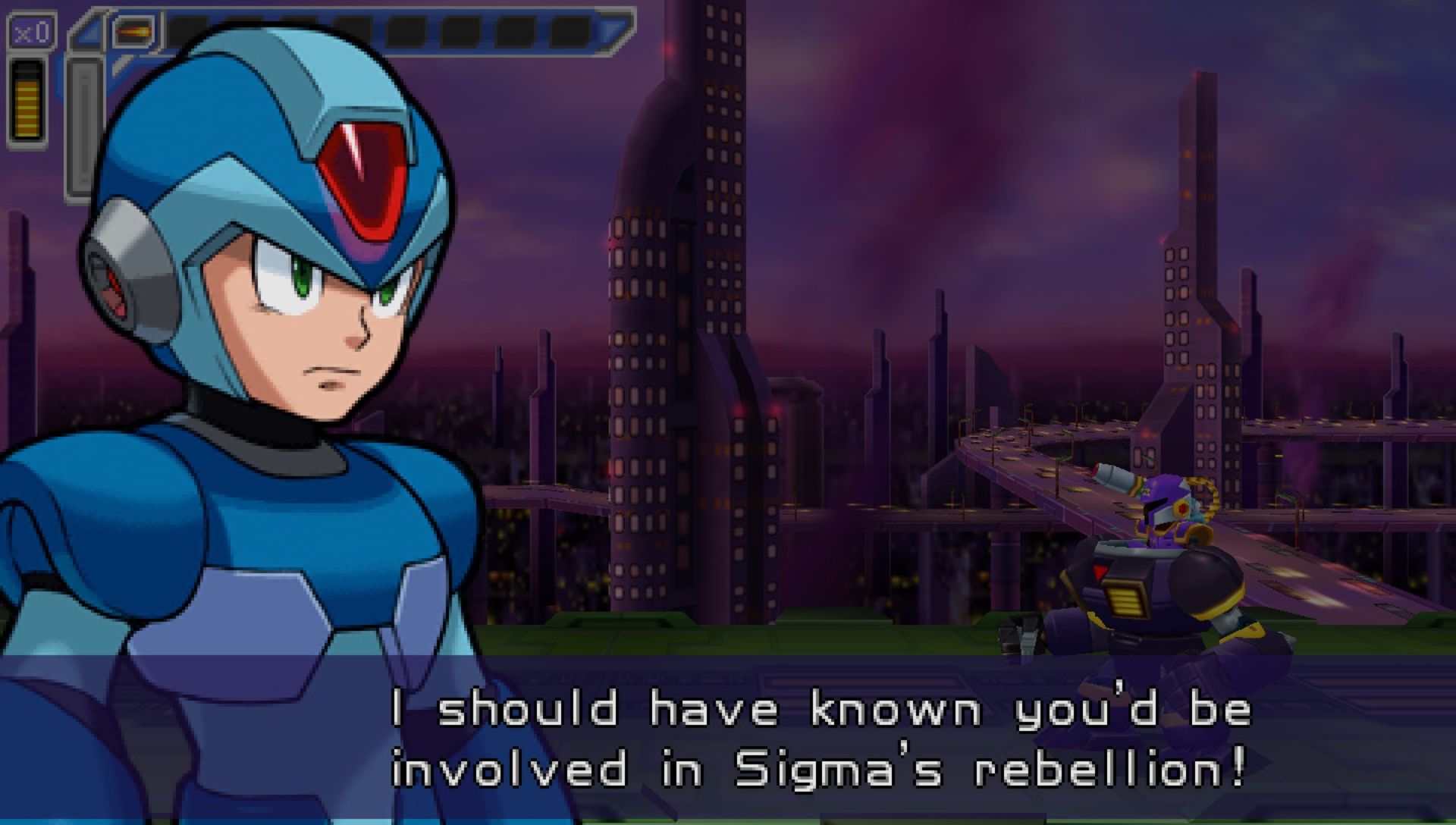Select the X-Buster weapon icon
The image size is (1456, 825).
(x=133, y=32)
